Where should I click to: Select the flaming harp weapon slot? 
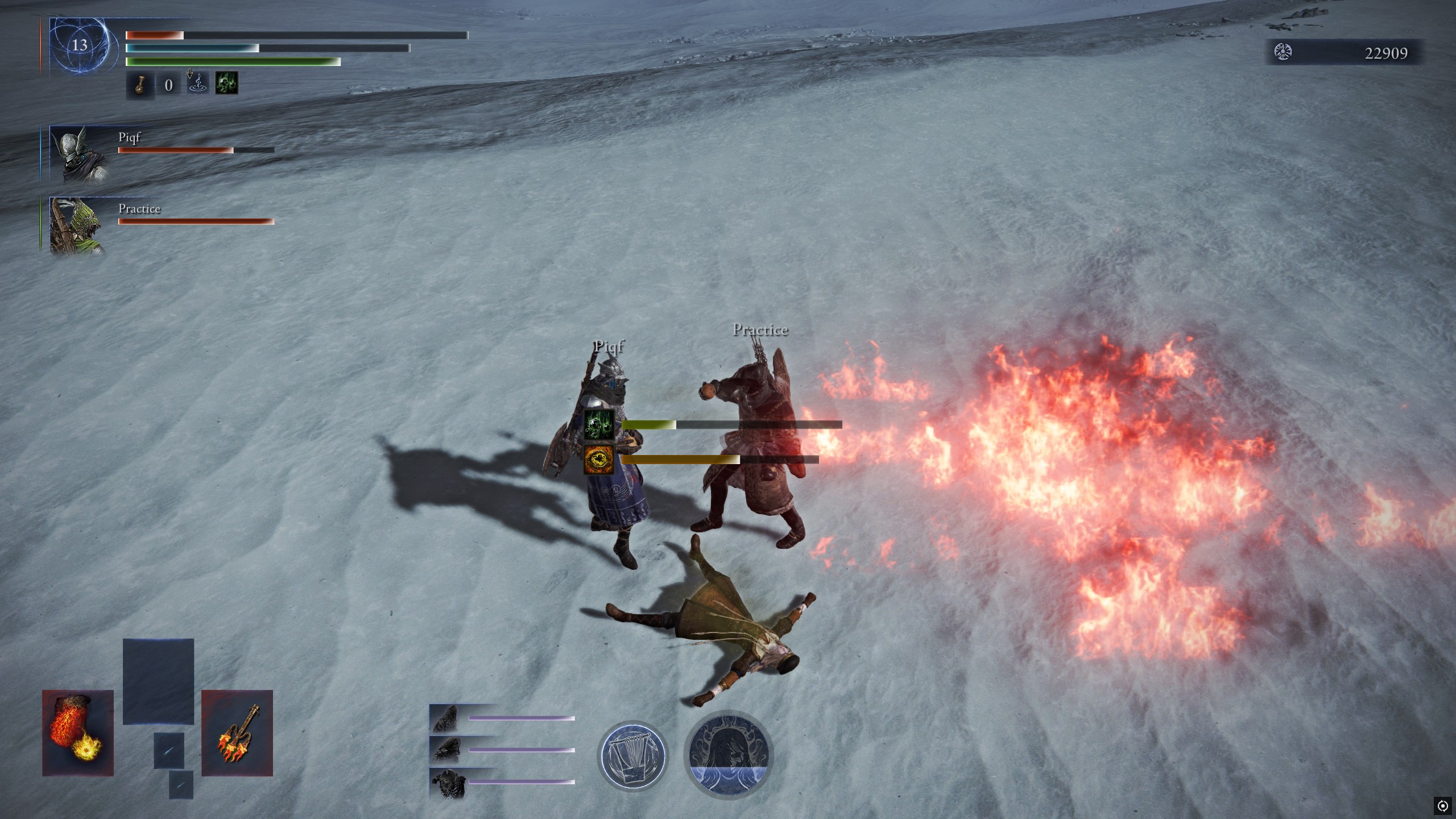coord(237,733)
